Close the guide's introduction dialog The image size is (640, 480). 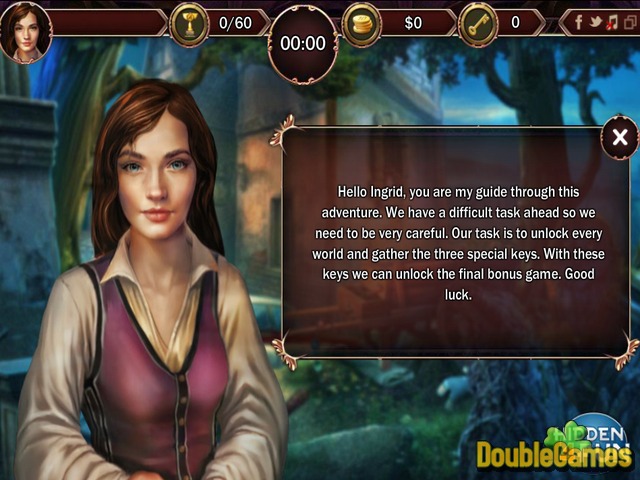(620, 138)
